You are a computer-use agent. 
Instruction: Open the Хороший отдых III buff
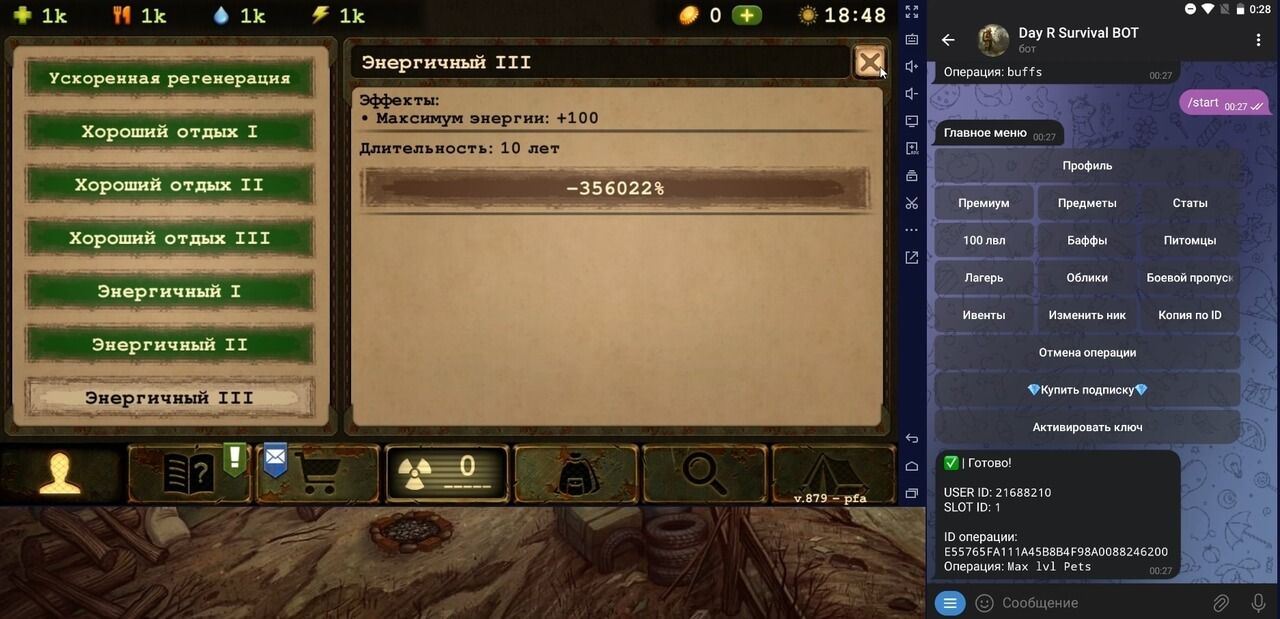click(169, 238)
